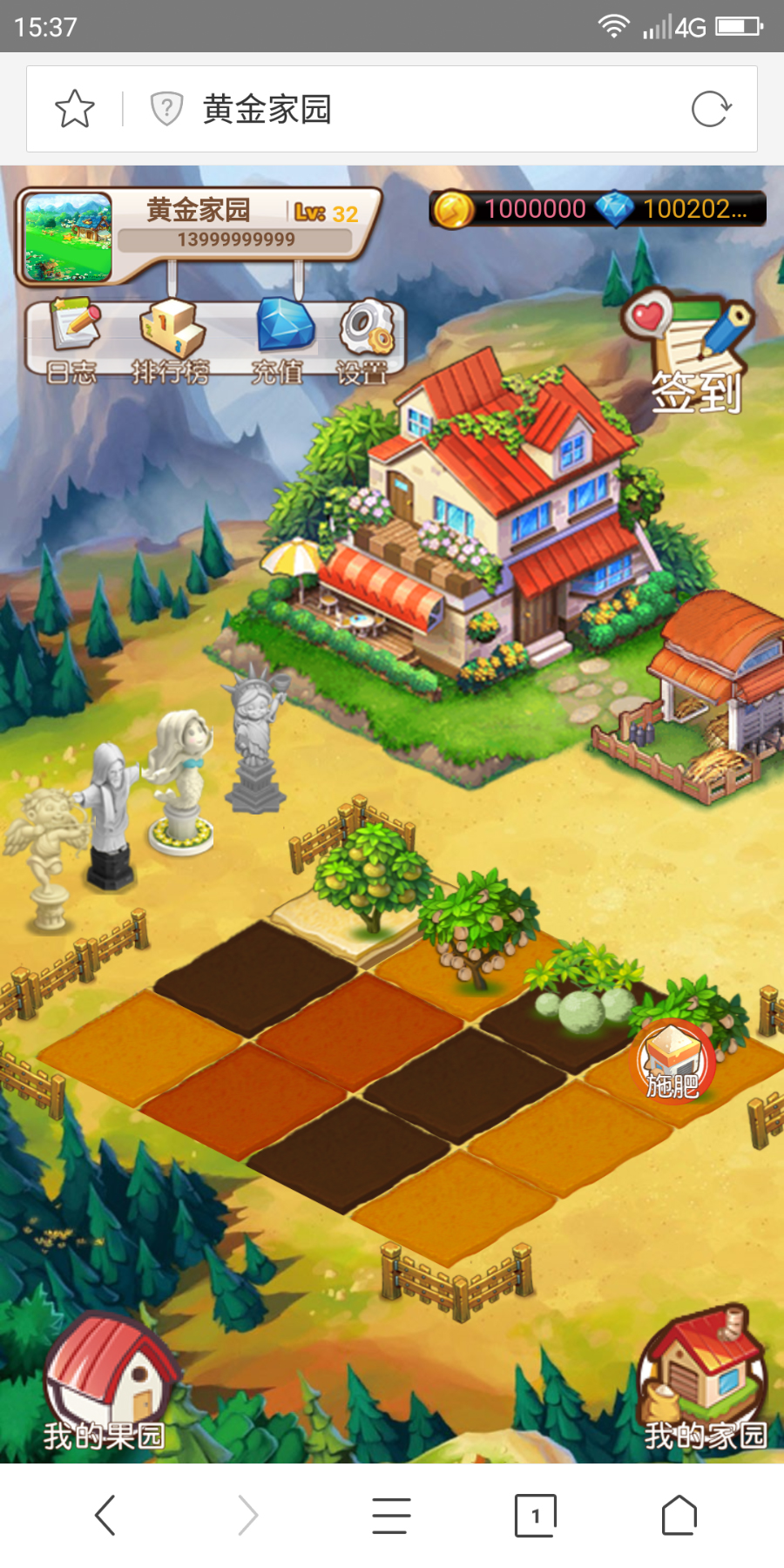Tap the blue diamond currency icon
The width and height of the screenshot is (784, 1568).
(x=615, y=209)
